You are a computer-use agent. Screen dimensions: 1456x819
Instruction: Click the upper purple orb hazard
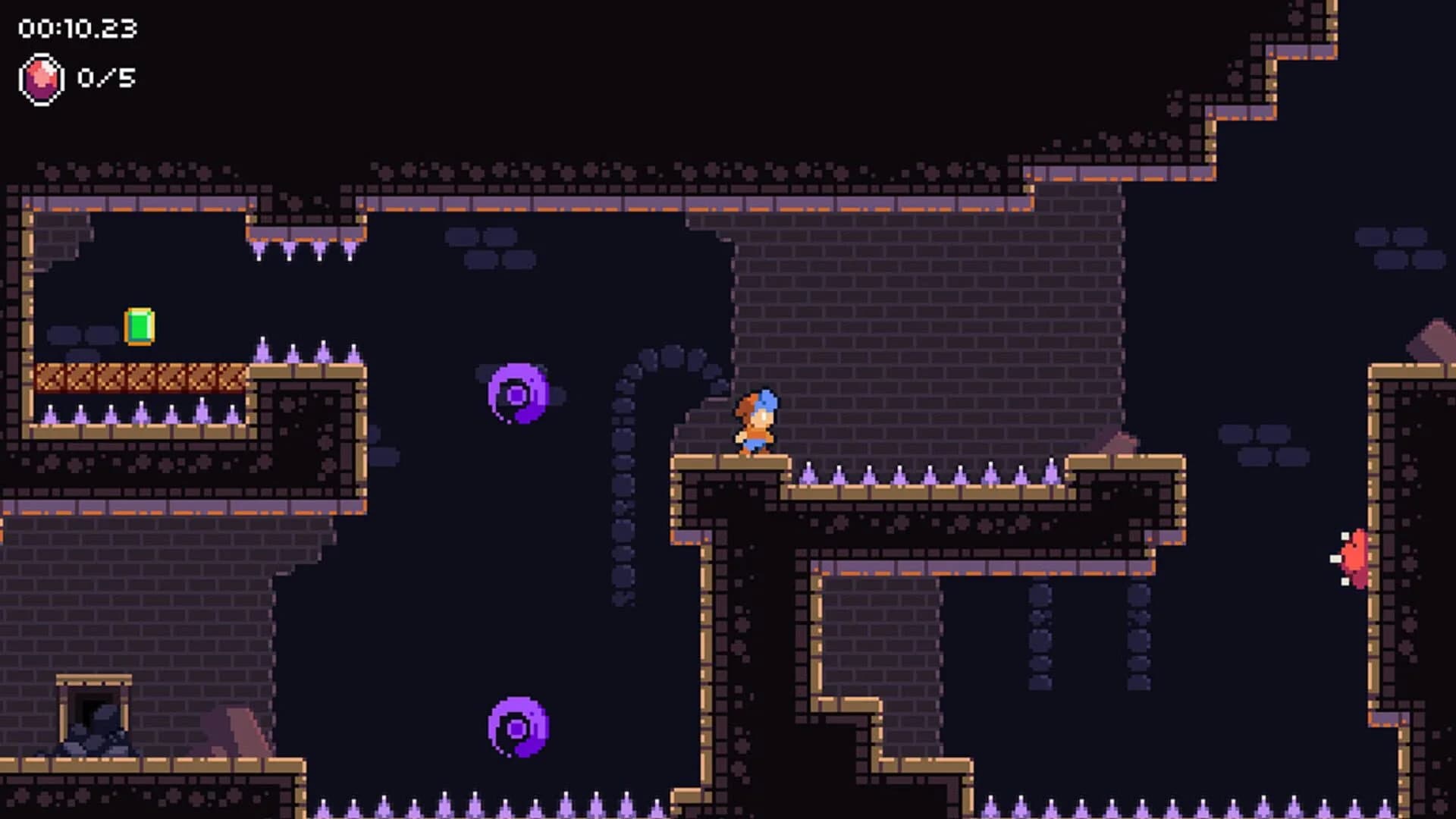pos(518,394)
